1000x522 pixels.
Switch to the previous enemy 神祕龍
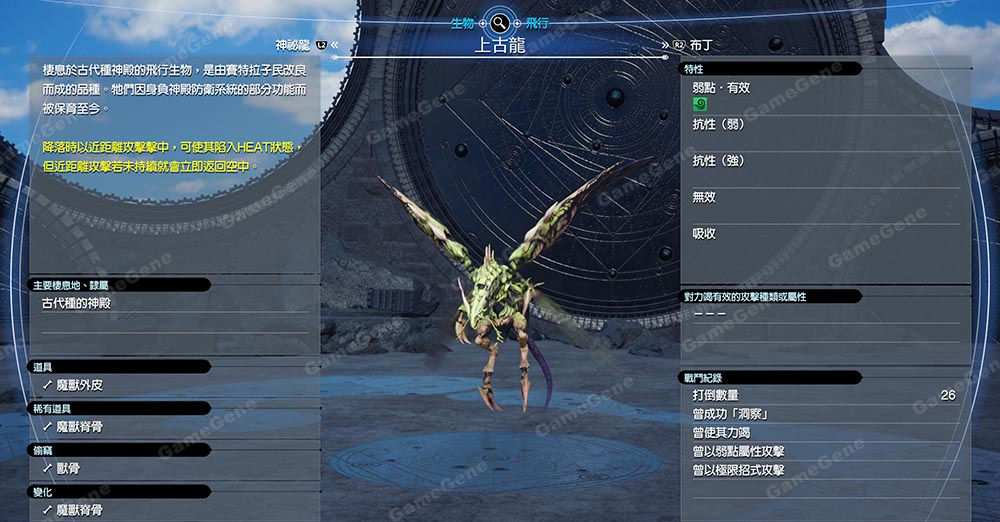pyautogui.click(x=294, y=45)
